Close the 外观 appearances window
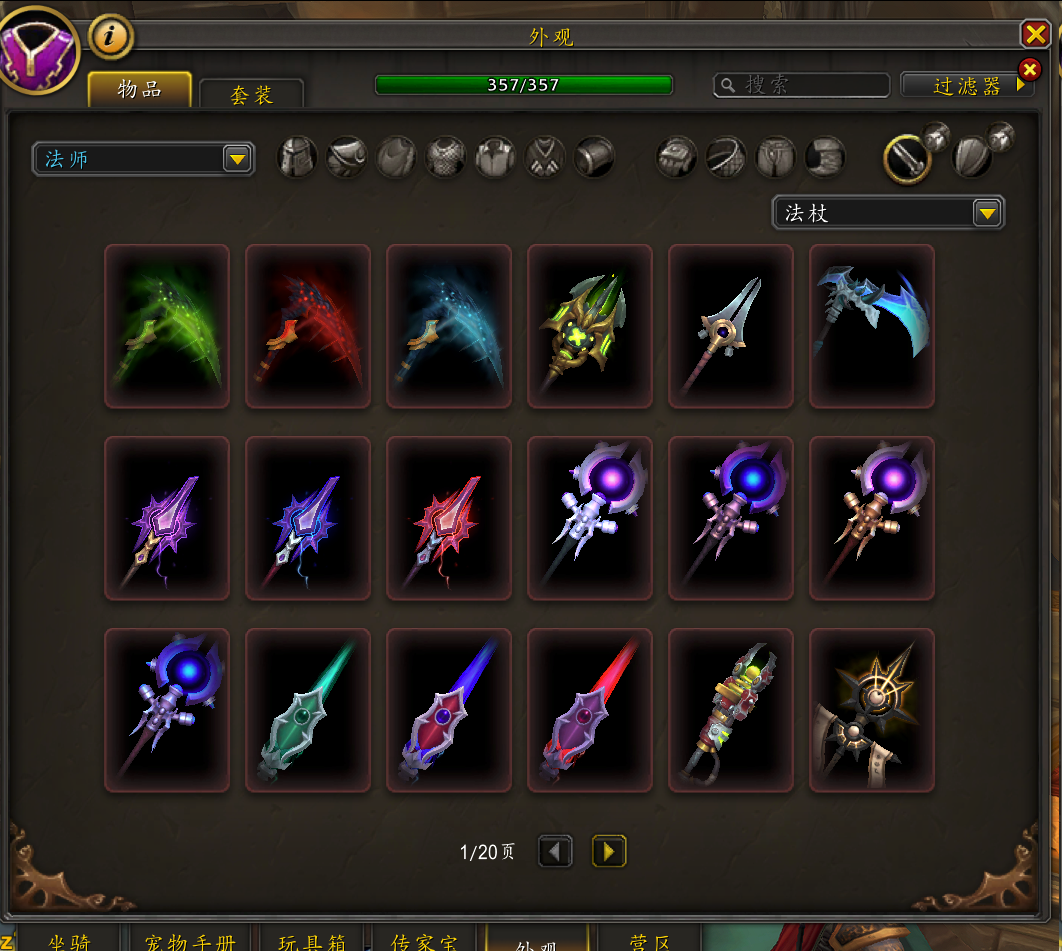Image resolution: width=1062 pixels, height=951 pixels. pos(1035,35)
